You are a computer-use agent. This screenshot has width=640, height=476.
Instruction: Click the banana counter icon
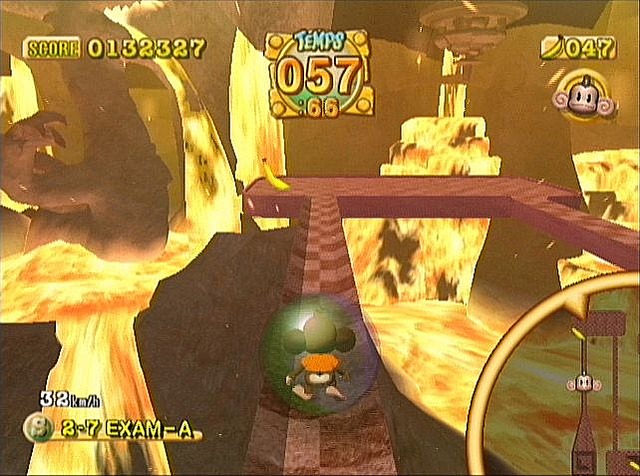[x=551, y=47]
